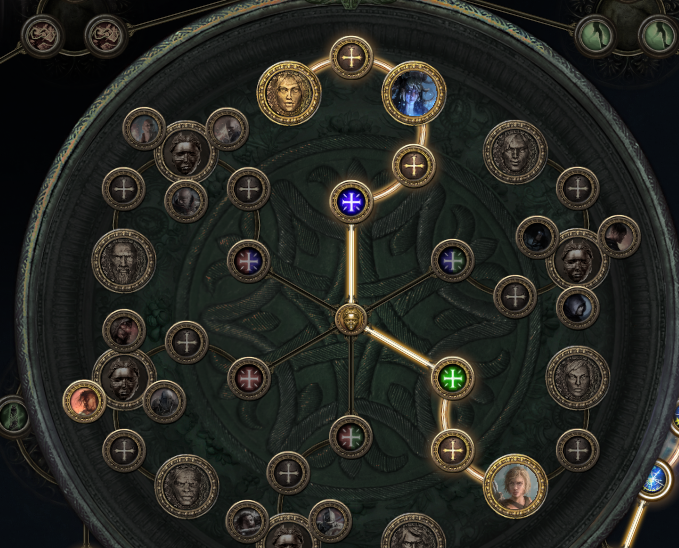Click the bearded old man face node
Screen dimensions: 679x548
coord(123,260)
